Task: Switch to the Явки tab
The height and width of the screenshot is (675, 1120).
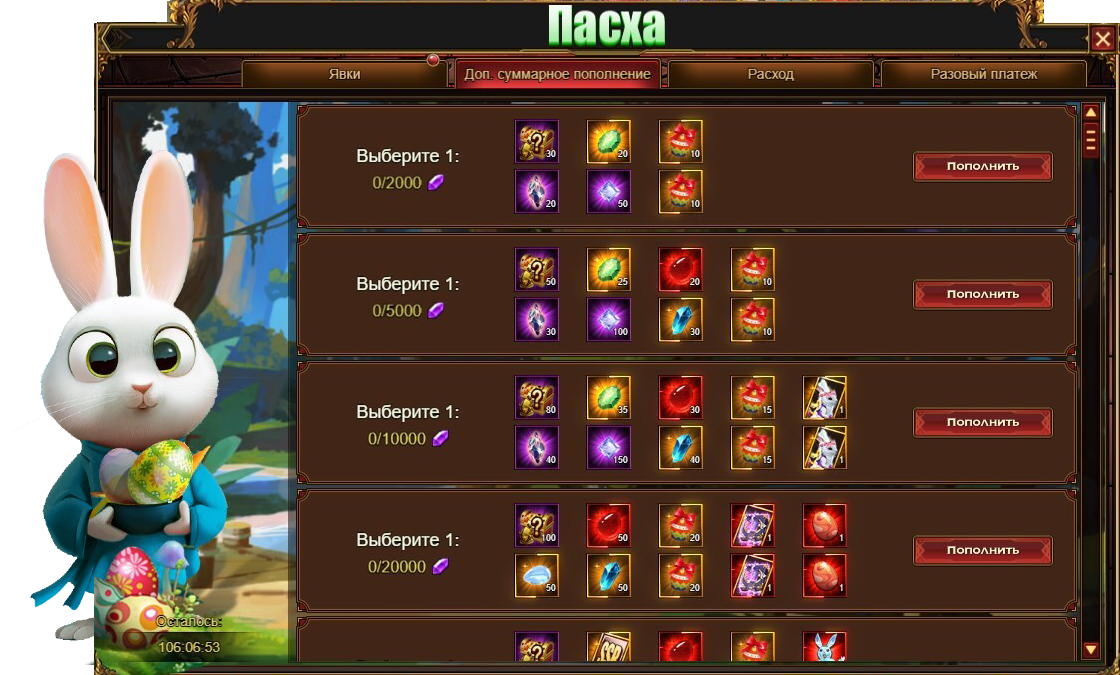Action: 344,74
